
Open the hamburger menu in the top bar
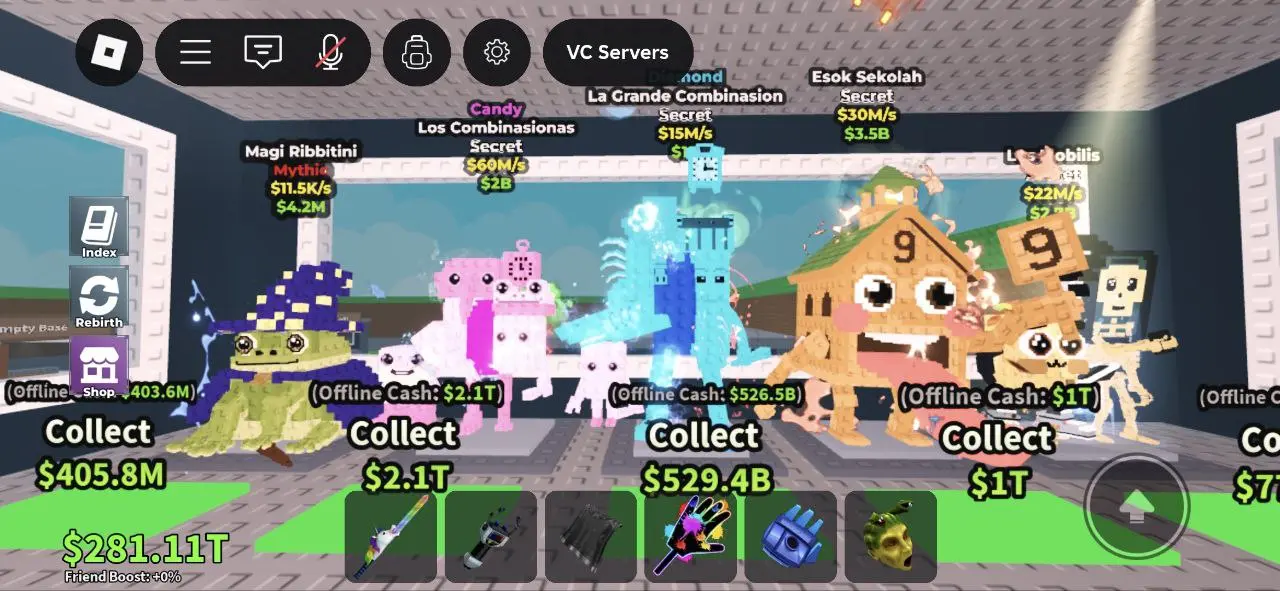[195, 52]
